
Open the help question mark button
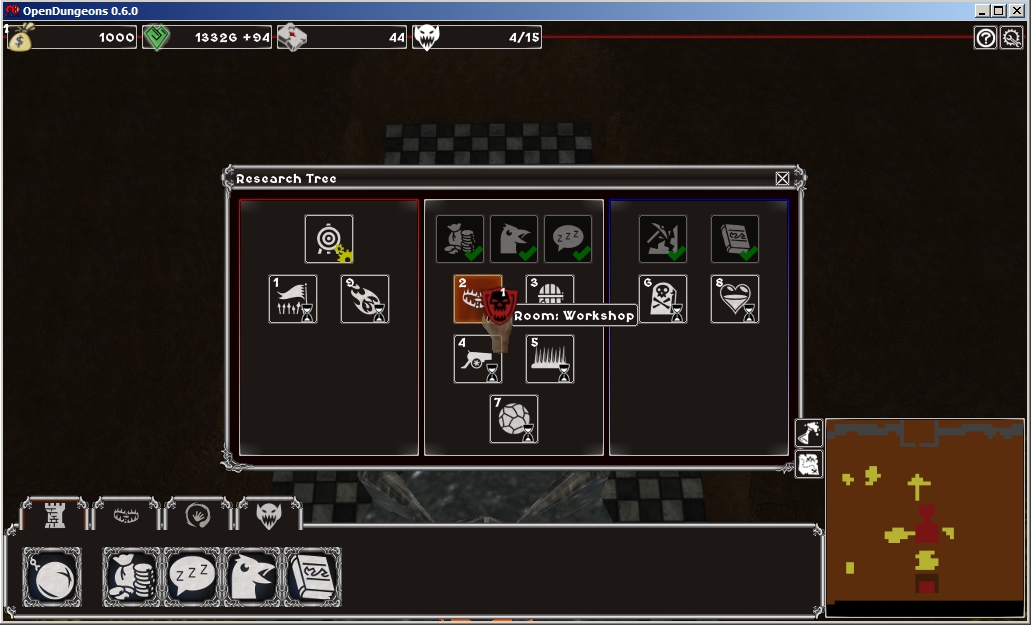coord(986,38)
